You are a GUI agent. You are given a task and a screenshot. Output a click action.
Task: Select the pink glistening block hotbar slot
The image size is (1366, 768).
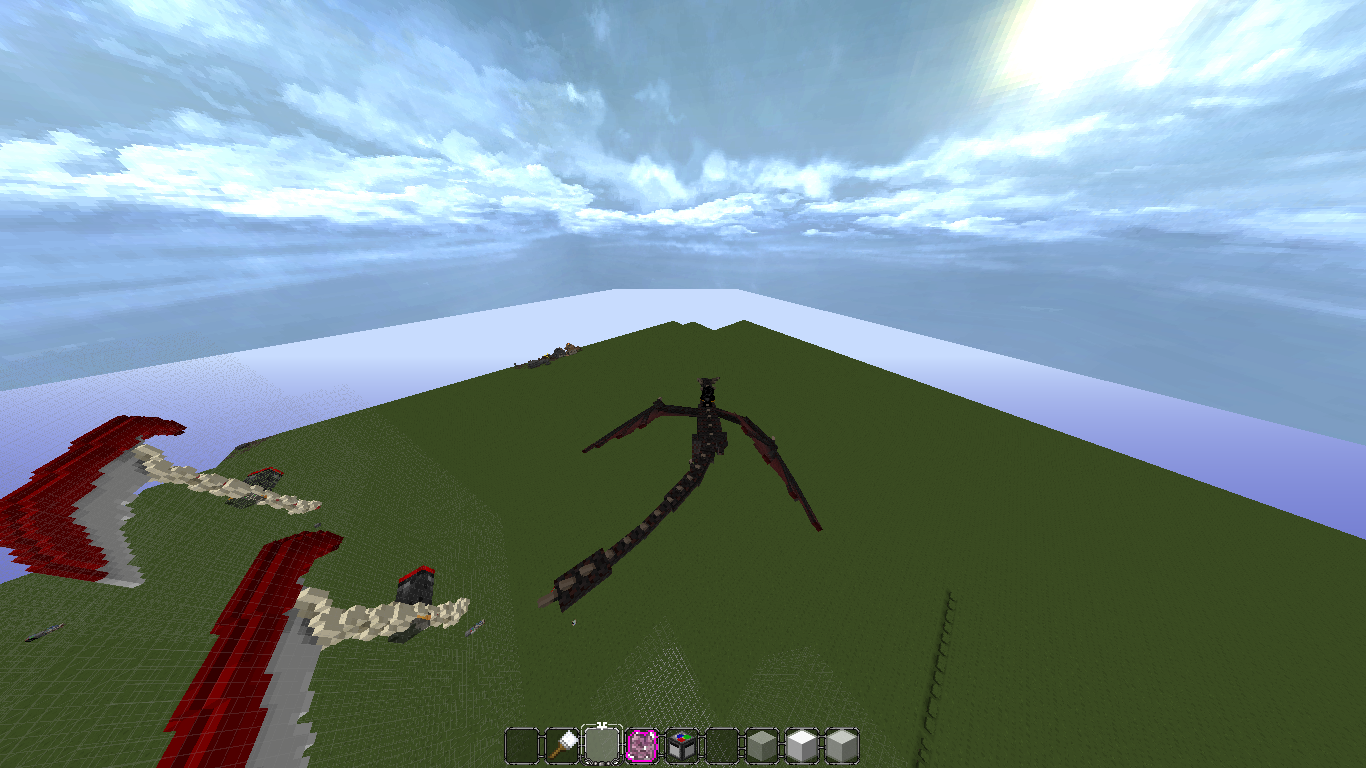(x=643, y=747)
